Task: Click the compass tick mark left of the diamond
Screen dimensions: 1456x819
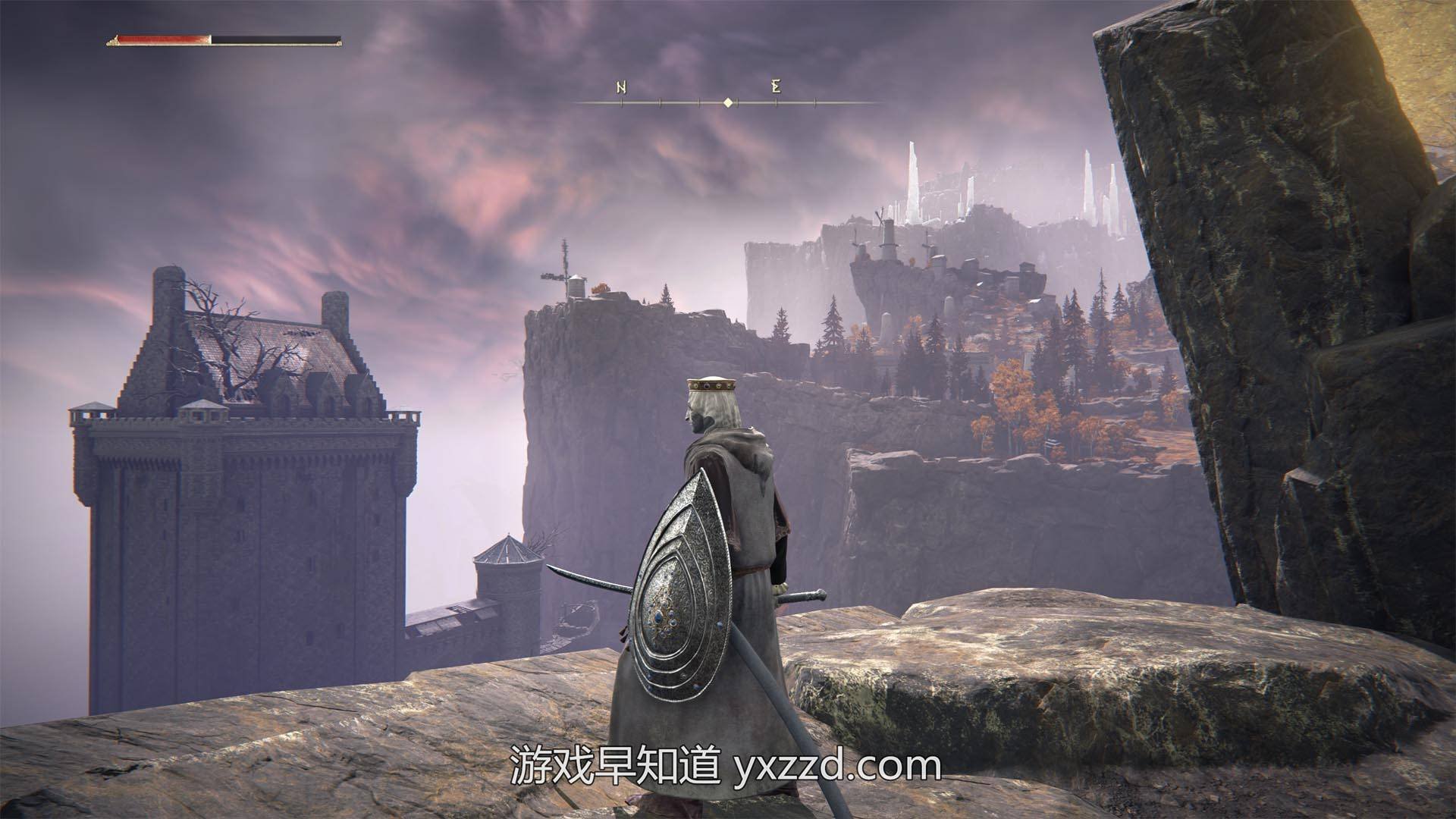Action: [x=699, y=103]
